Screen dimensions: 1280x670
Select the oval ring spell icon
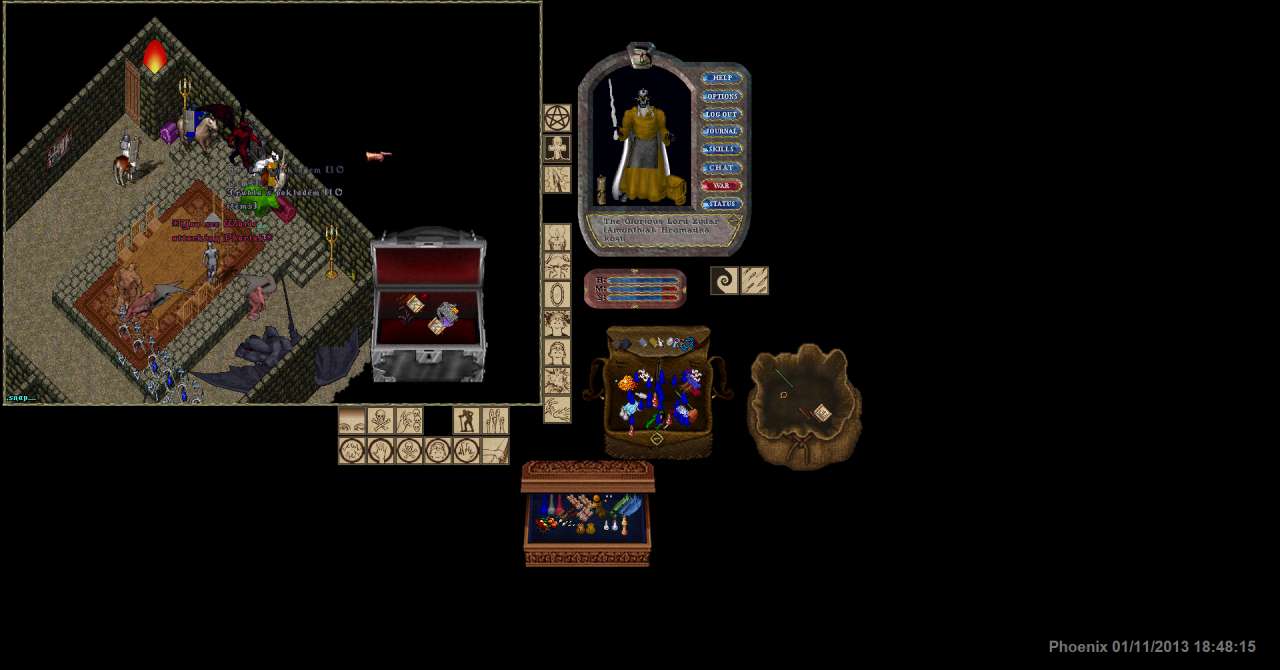click(x=557, y=295)
